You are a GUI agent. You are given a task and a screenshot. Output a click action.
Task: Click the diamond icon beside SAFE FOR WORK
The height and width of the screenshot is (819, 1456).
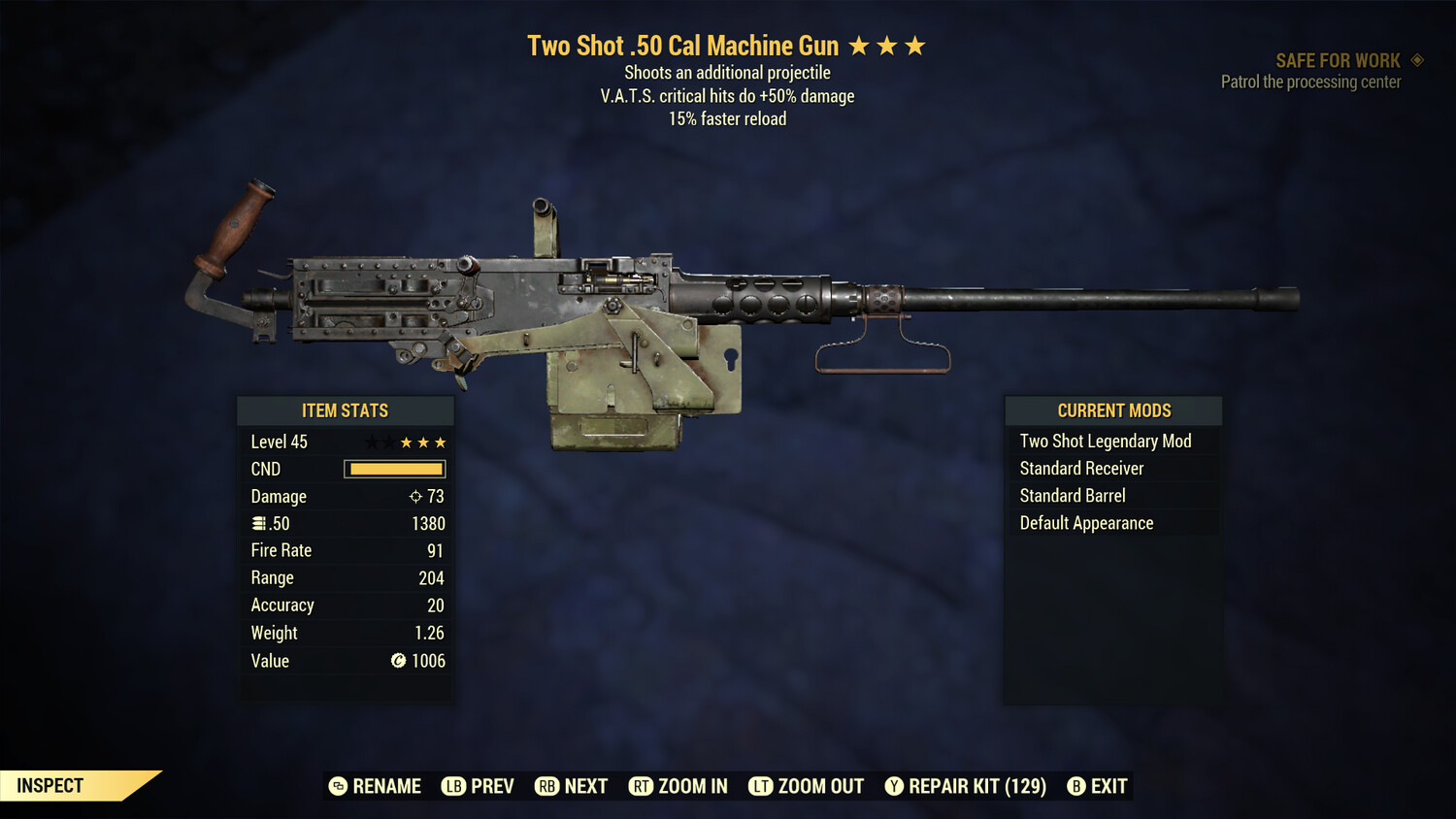click(1415, 59)
